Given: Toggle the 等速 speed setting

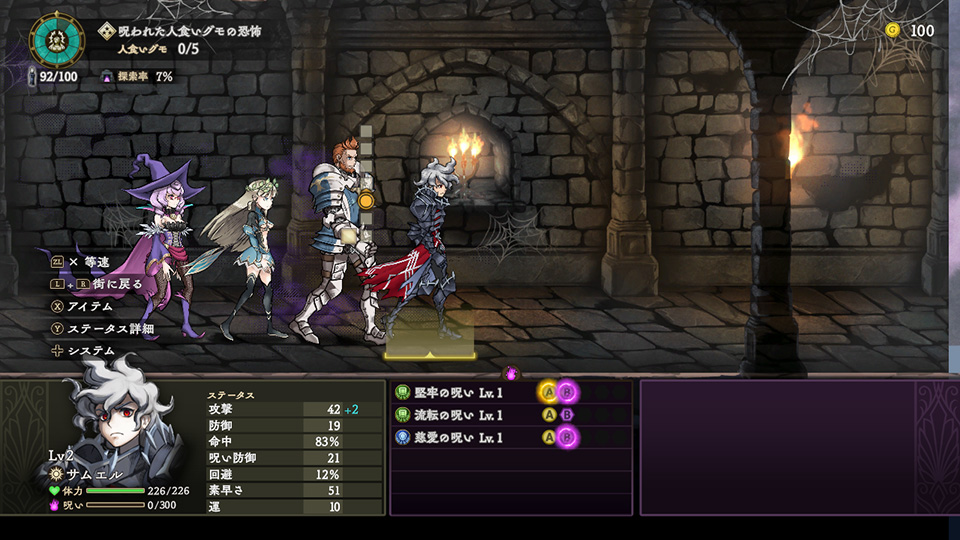Looking at the screenshot, I should pos(88,262).
